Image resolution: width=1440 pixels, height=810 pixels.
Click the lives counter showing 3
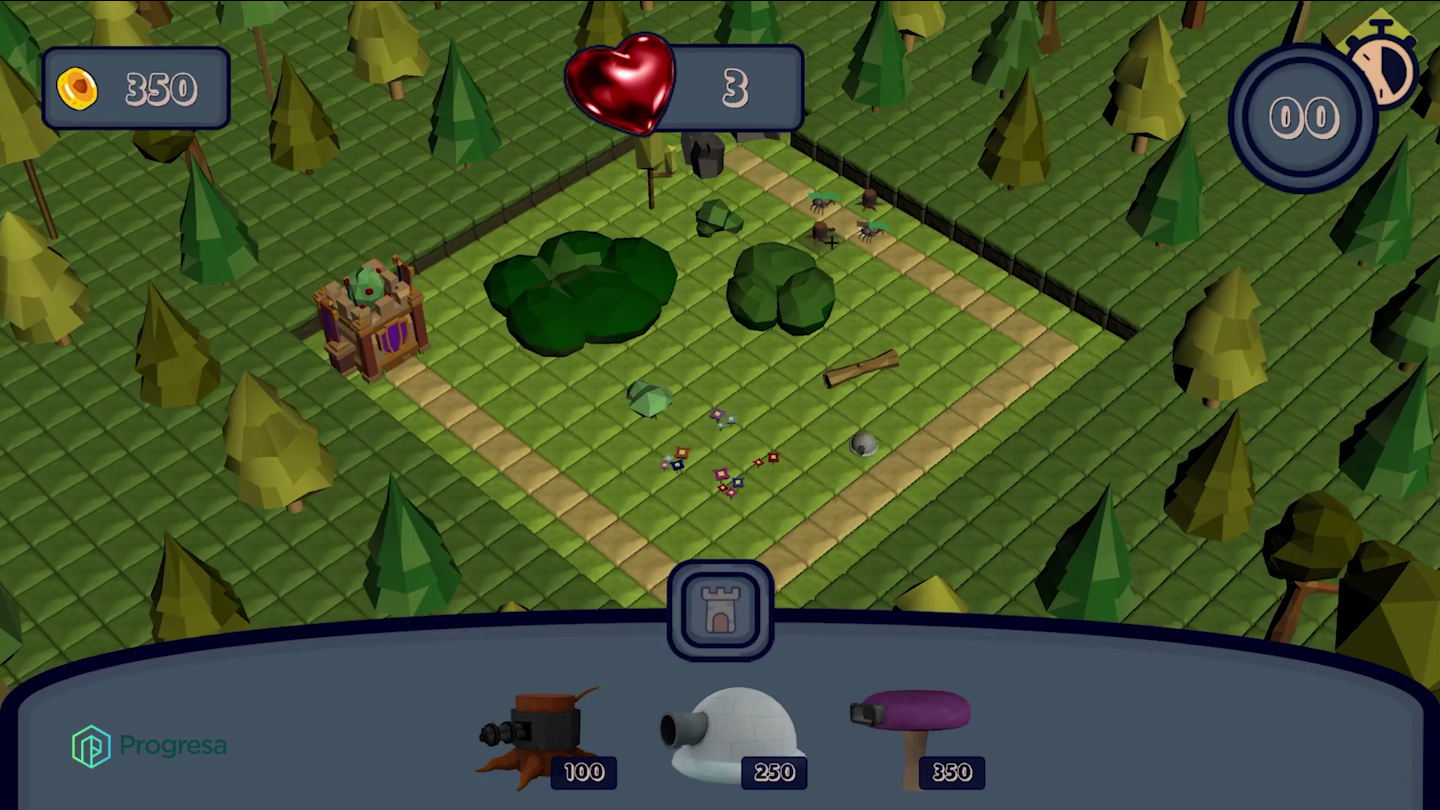pyautogui.click(x=737, y=88)
